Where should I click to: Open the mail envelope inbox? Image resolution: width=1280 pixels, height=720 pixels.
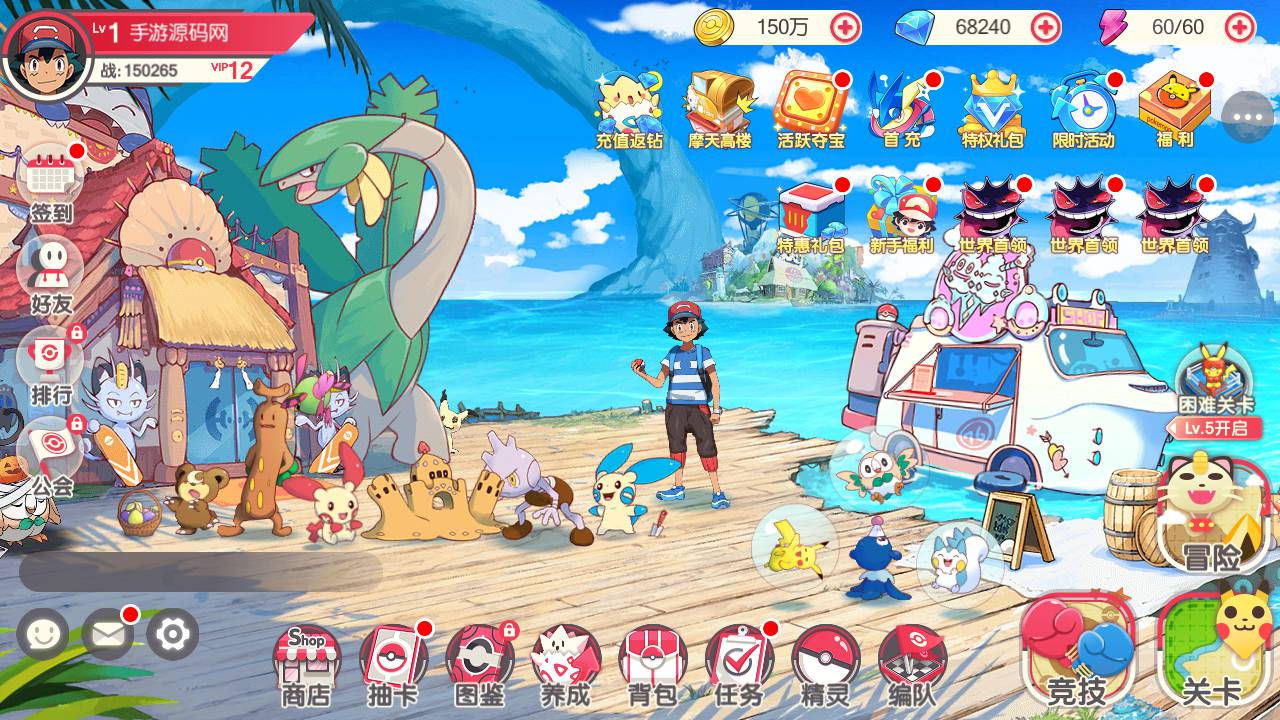107,634
